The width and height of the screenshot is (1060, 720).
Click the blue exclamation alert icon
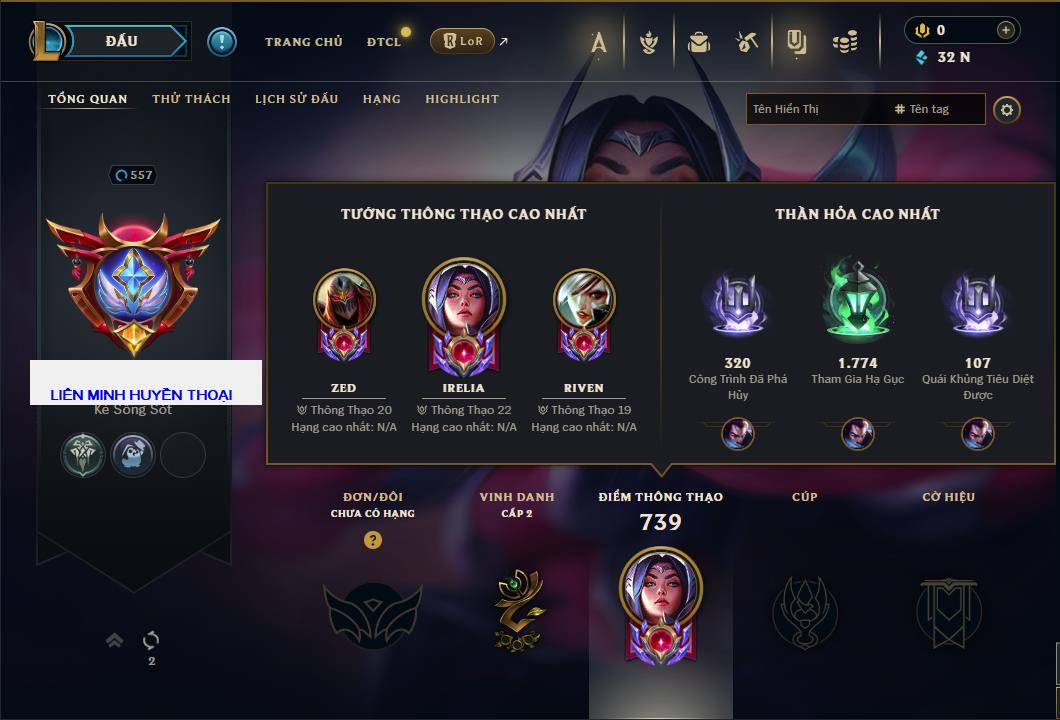(x=222, y=41)
